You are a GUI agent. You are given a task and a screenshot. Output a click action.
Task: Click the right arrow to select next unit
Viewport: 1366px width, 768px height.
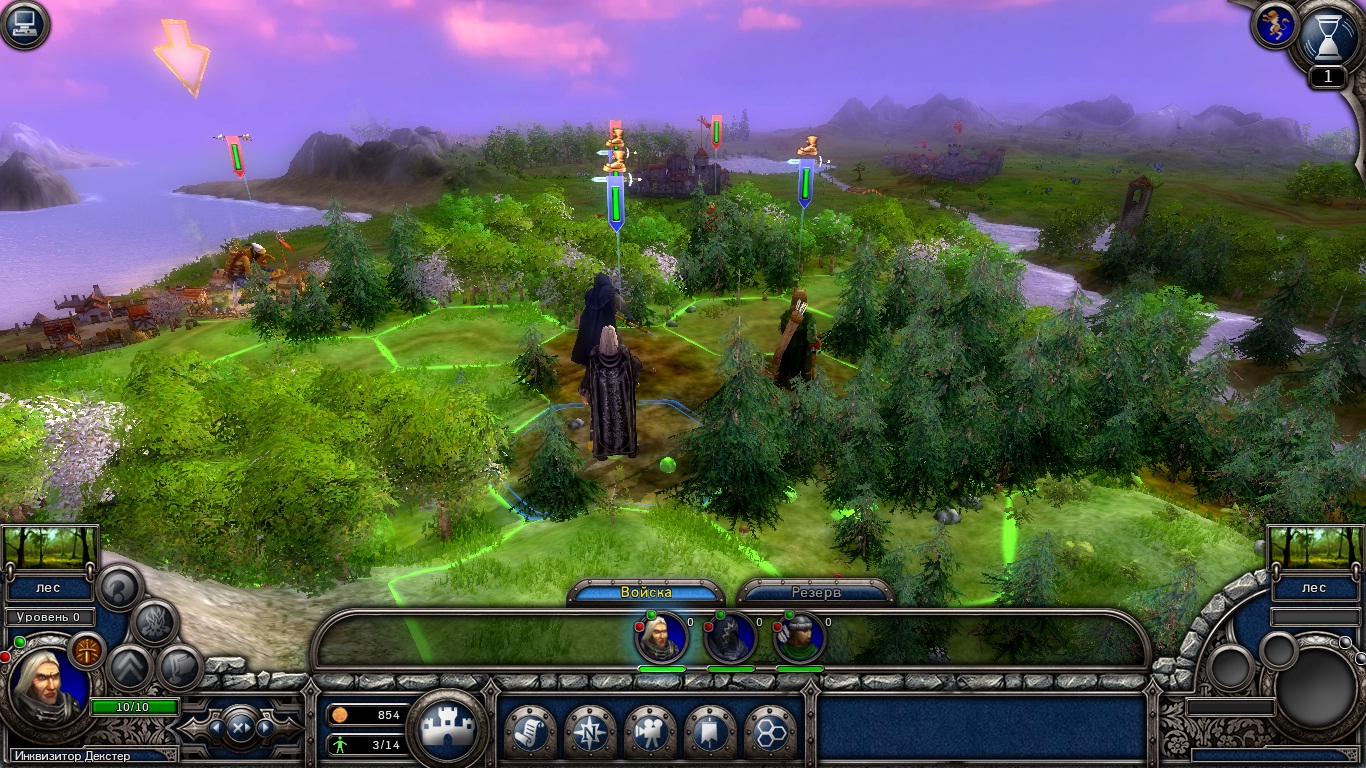pos(267,726)
